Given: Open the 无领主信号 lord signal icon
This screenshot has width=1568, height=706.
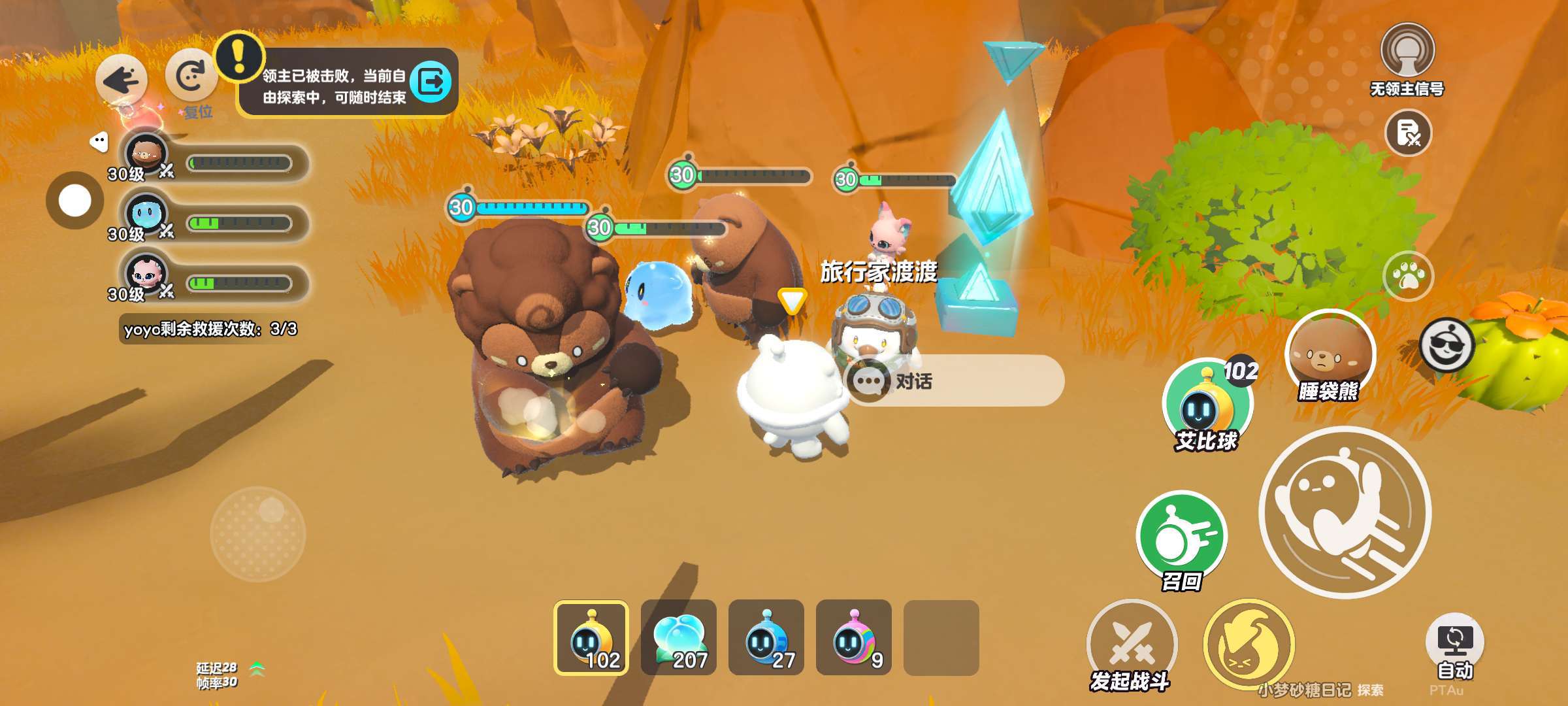Looking at the screenshot, I should [1407, 52].
